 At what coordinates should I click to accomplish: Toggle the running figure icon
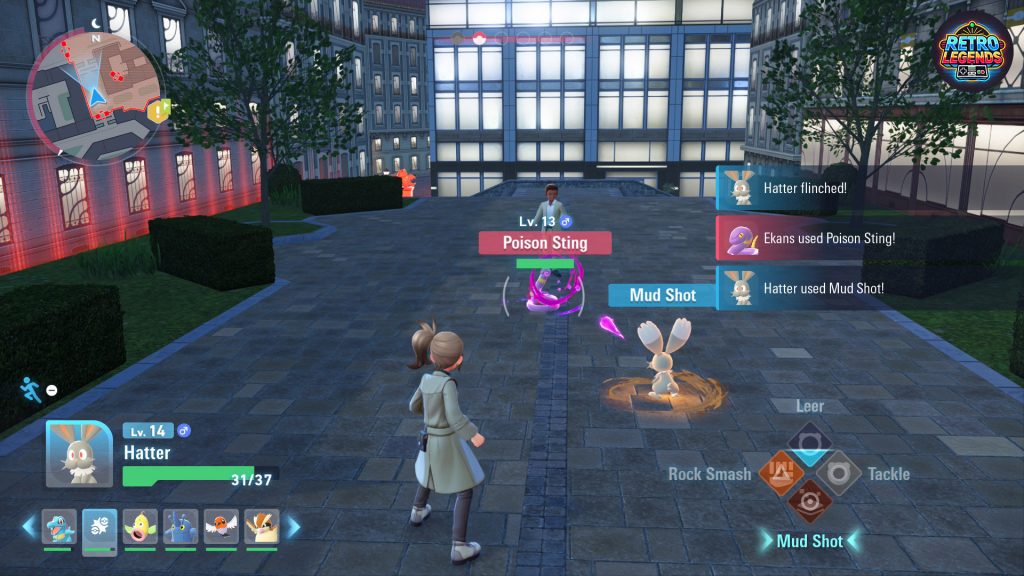click(x=29, y=388)
